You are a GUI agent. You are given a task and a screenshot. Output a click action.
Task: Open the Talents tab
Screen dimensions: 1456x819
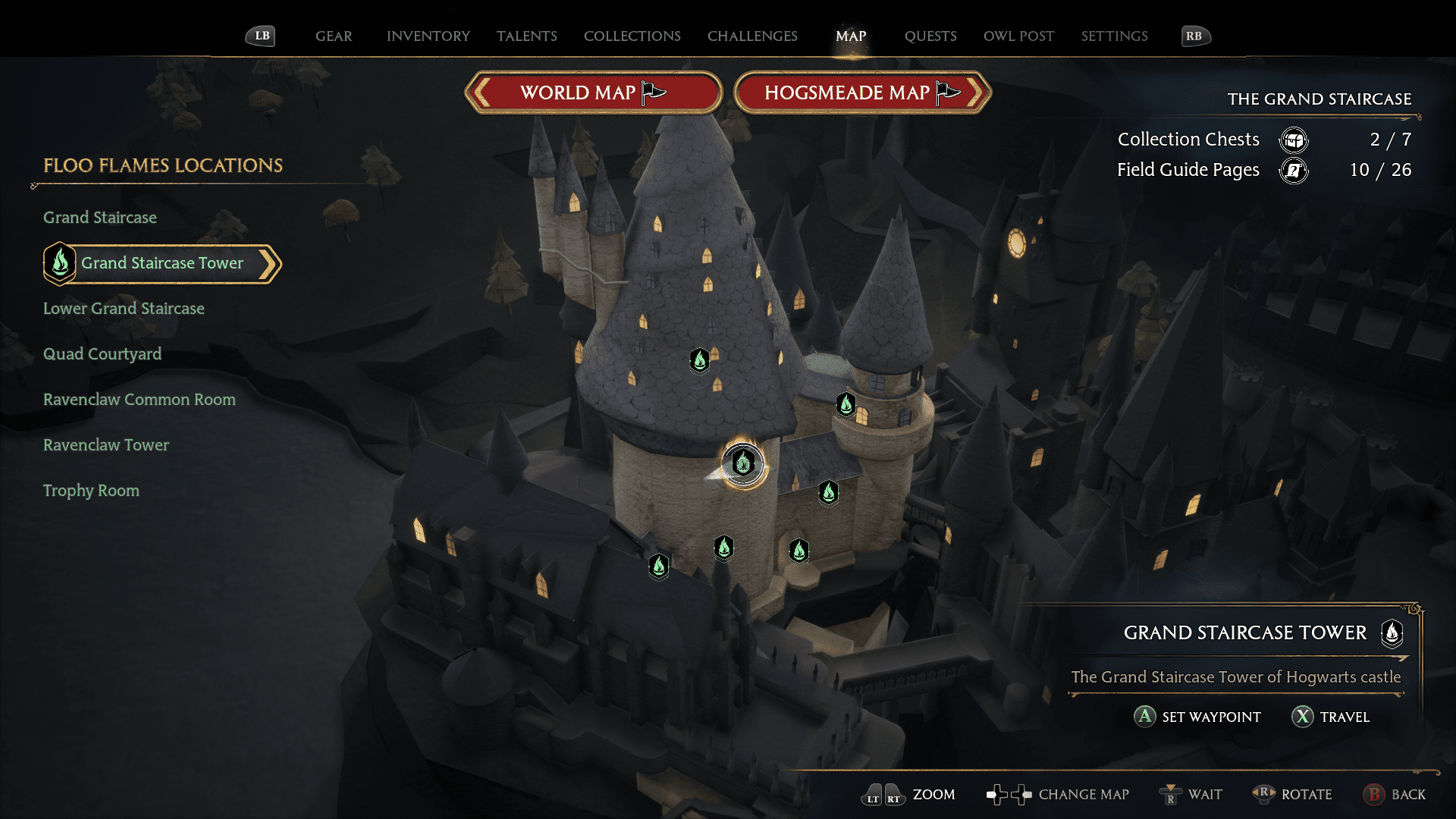tap(526, 36)
